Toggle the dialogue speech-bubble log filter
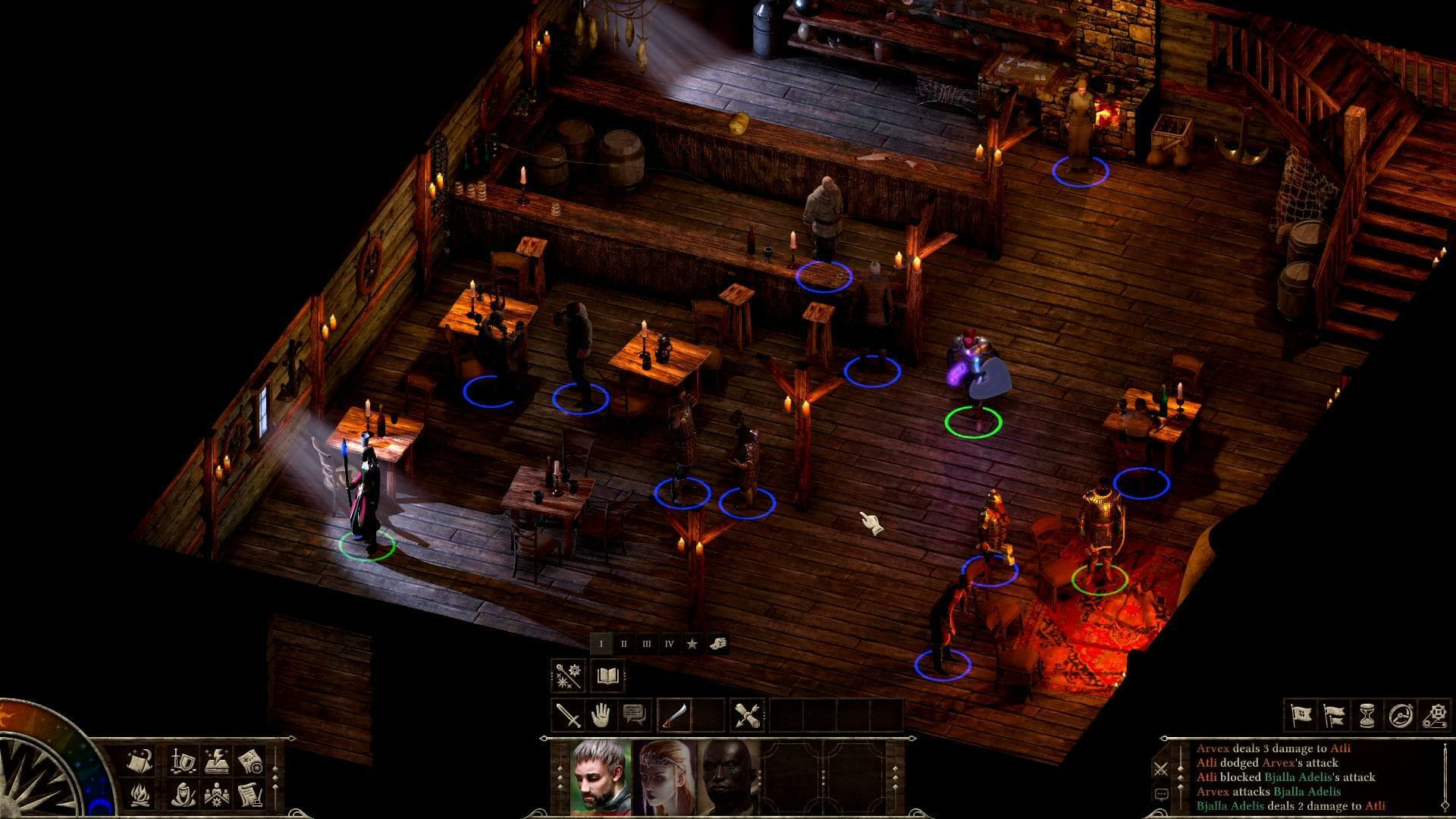This screenshot has height=819, width=1456. (x=1161, y=793)
